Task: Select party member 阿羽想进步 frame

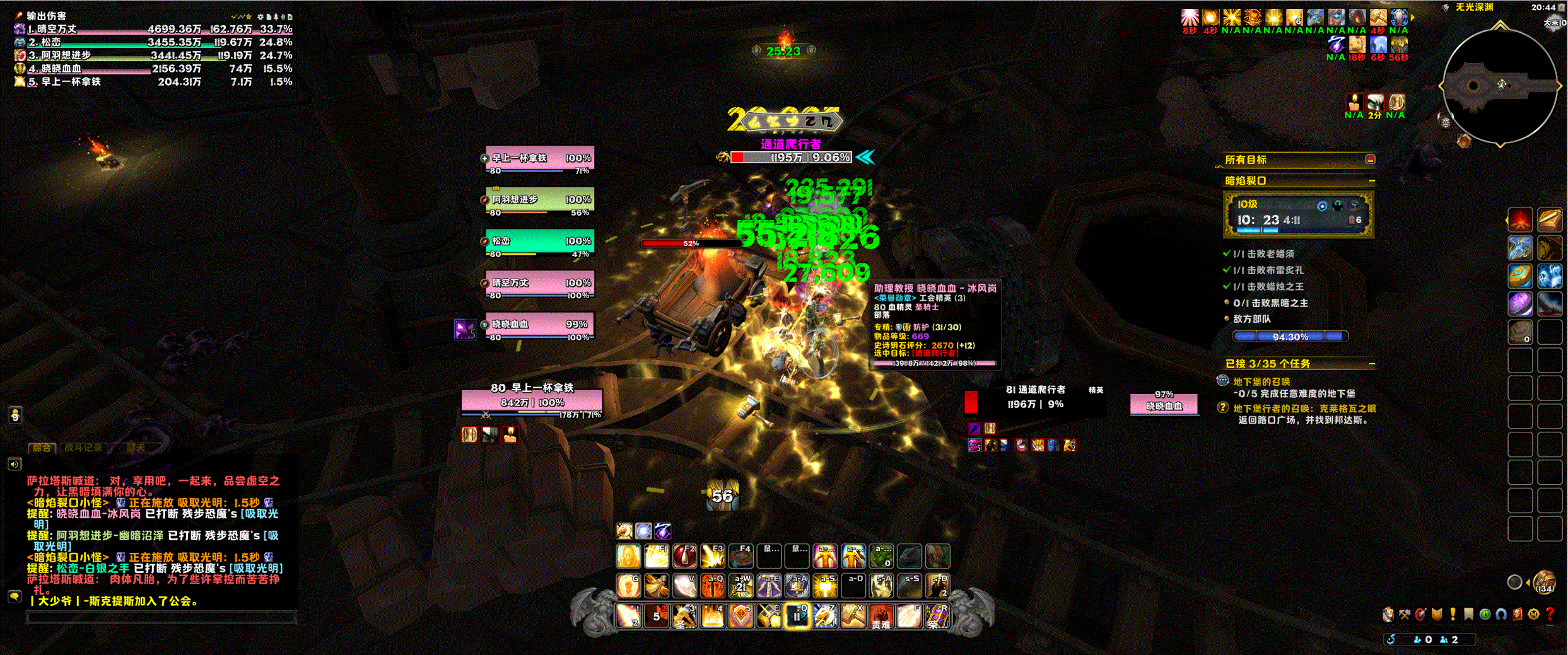Action: click(x=540, y=200)
